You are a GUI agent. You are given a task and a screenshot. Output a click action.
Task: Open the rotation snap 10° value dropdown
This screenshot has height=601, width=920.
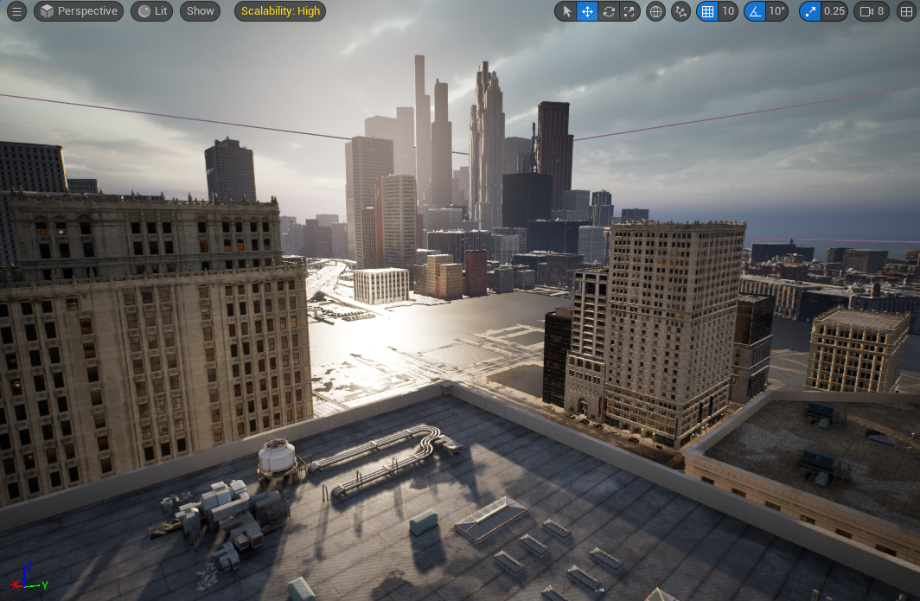778,11
